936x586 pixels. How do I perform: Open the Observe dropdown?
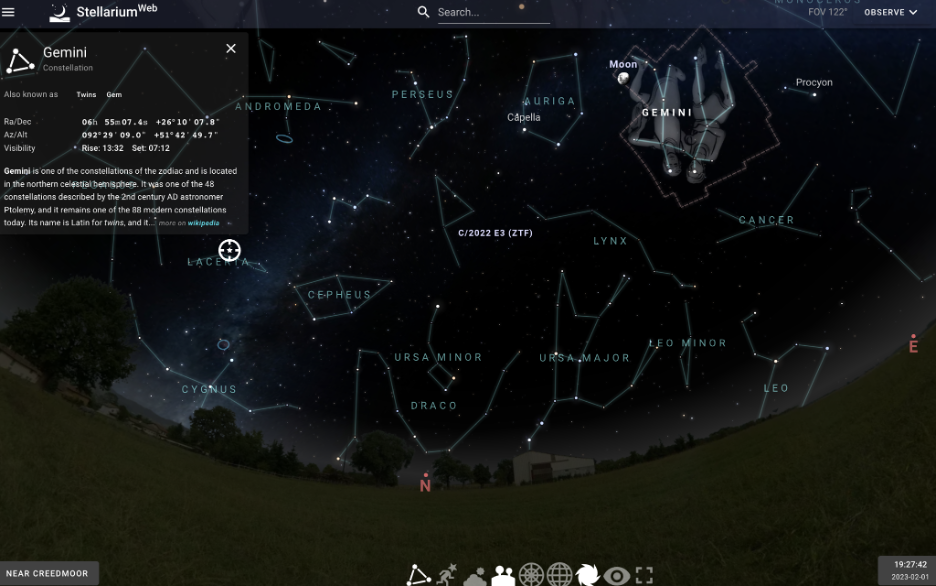890,12
